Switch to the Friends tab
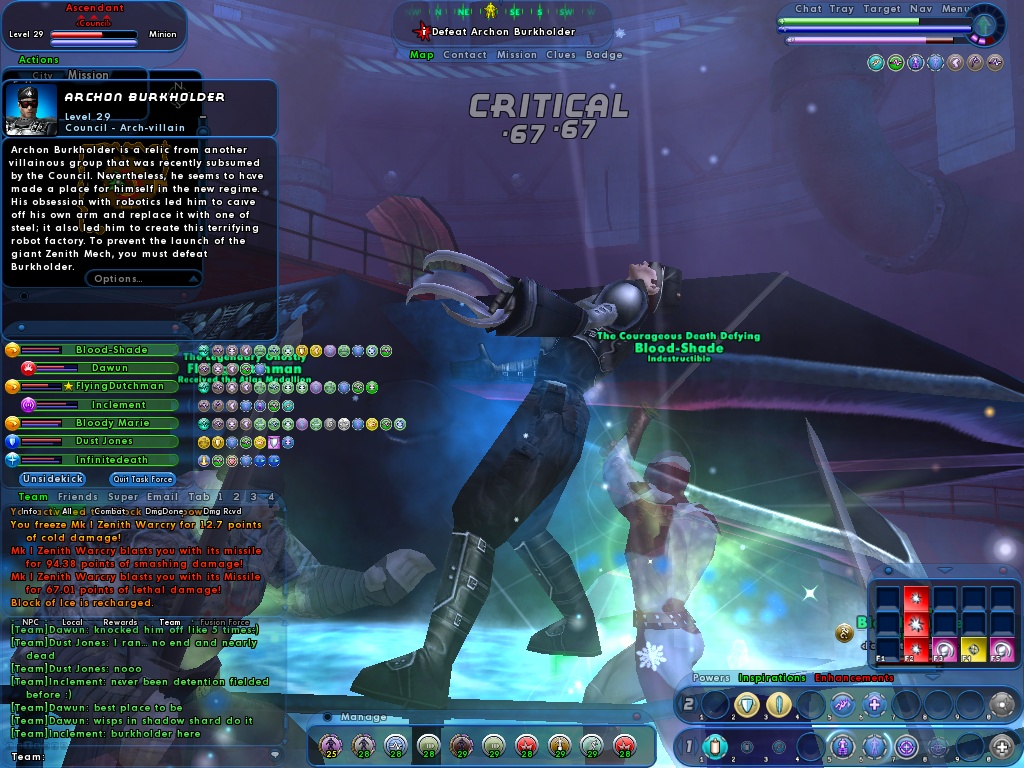 click(x=77, y=497)
